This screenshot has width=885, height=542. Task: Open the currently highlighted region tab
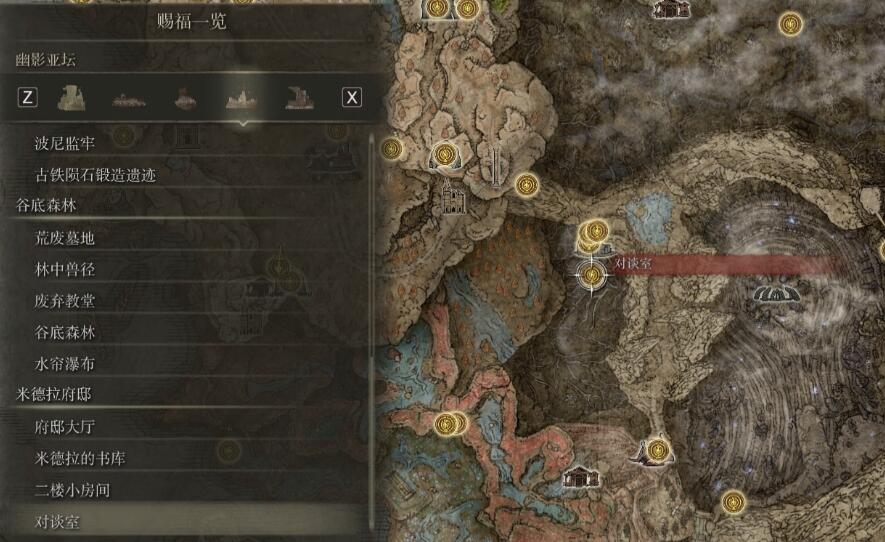[x=239, y=97]
